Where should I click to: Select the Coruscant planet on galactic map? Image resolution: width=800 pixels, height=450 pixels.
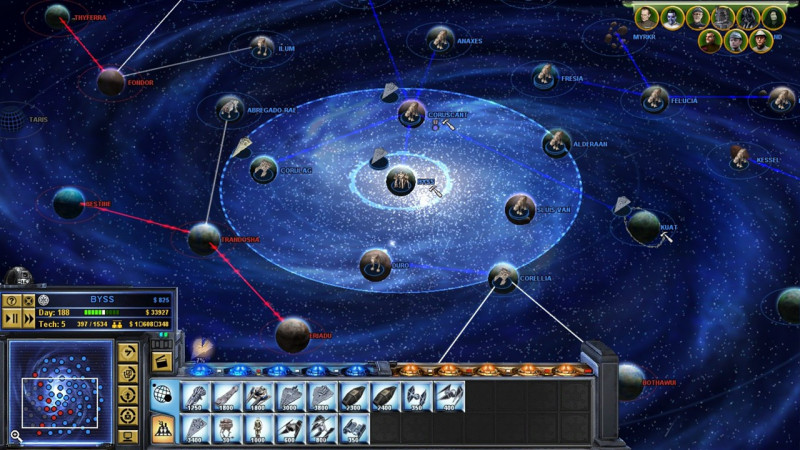411,113
